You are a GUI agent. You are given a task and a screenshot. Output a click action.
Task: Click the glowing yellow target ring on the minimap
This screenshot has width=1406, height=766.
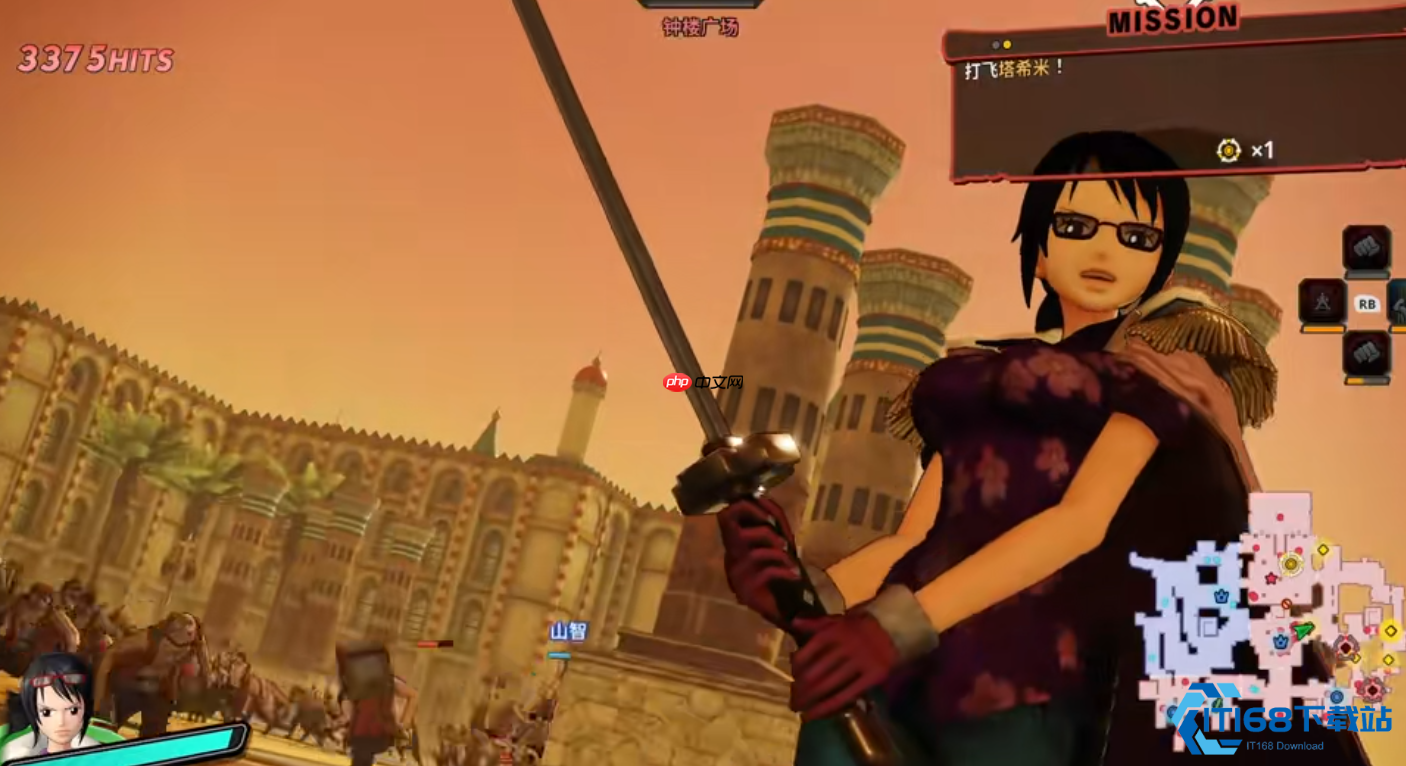click(x=1290, y=564)
